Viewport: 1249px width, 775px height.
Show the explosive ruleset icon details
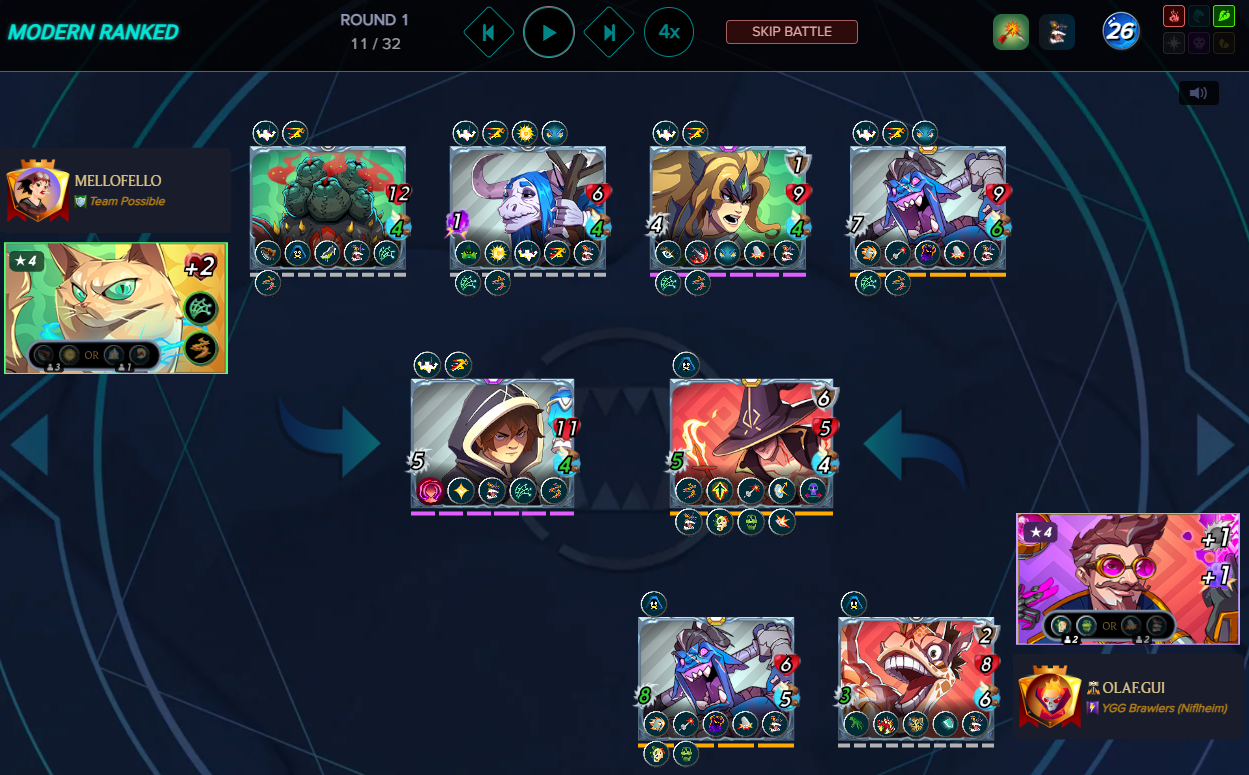pos(1010,32)
